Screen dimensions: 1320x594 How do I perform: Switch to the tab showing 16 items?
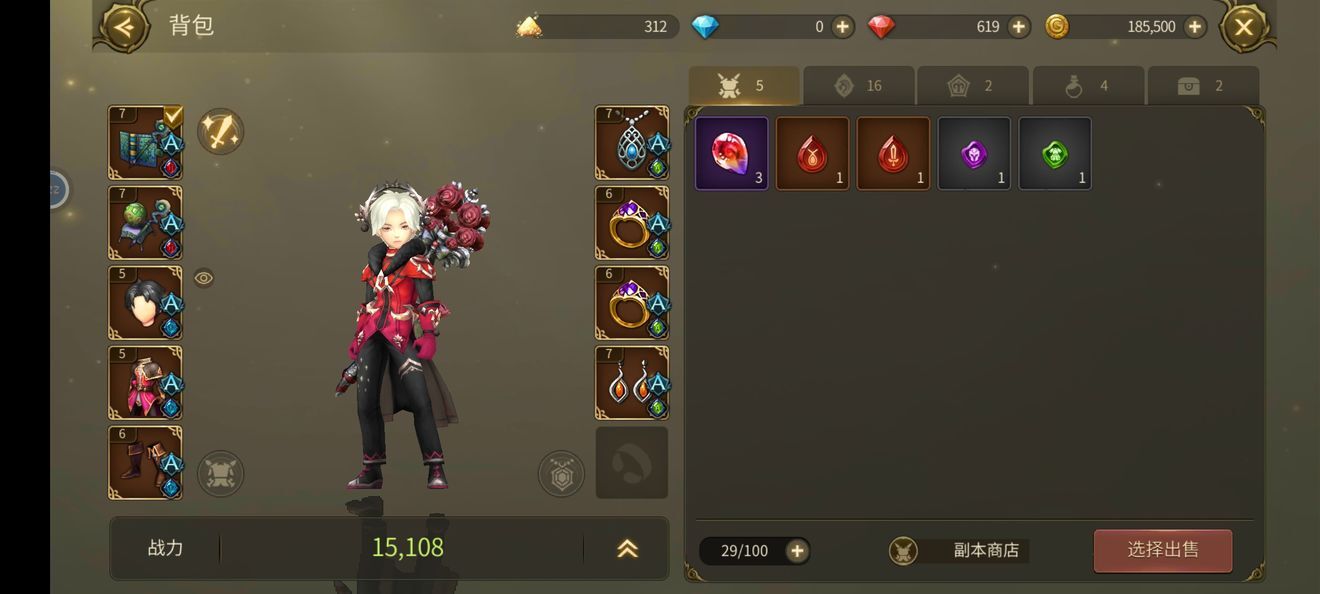click(858, 86)
